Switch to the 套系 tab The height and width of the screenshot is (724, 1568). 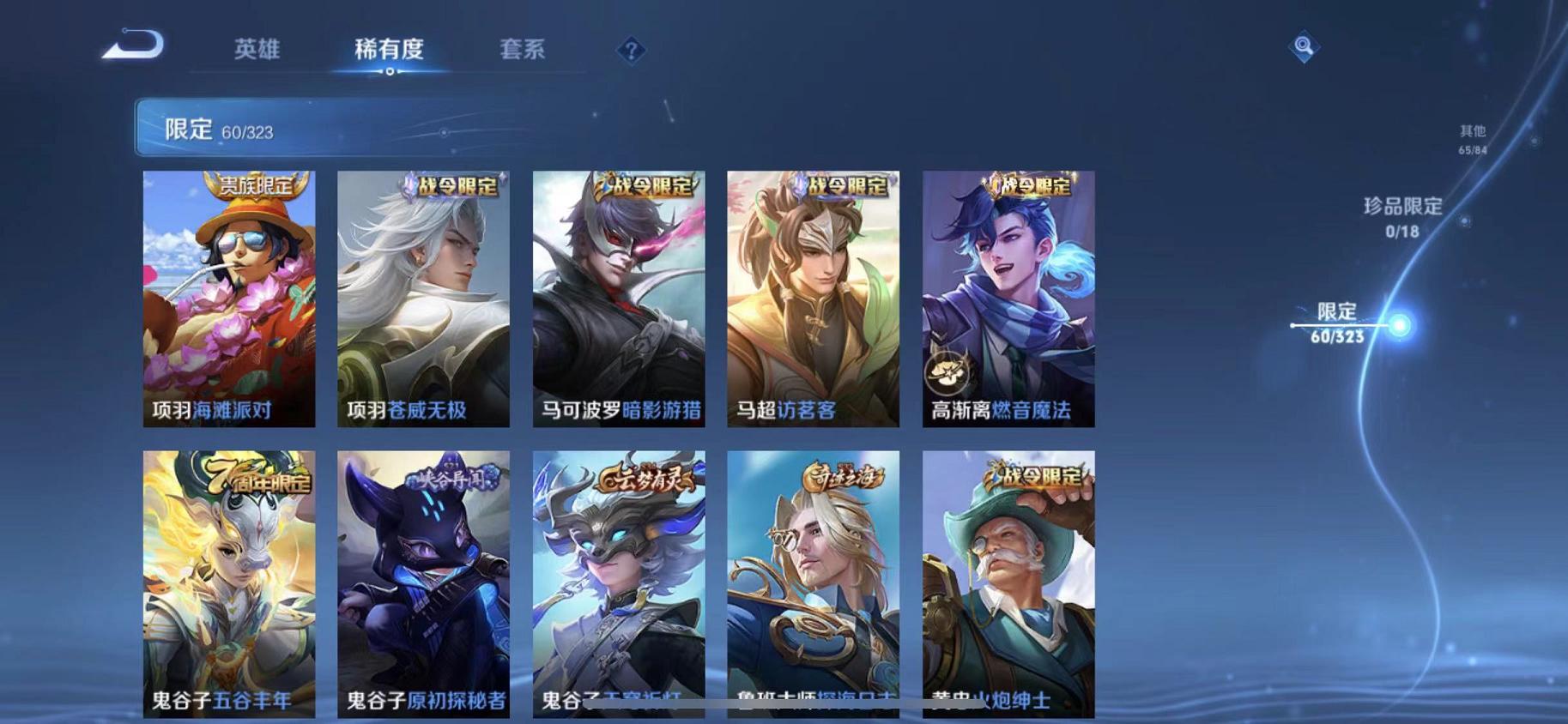click(523, 50)
